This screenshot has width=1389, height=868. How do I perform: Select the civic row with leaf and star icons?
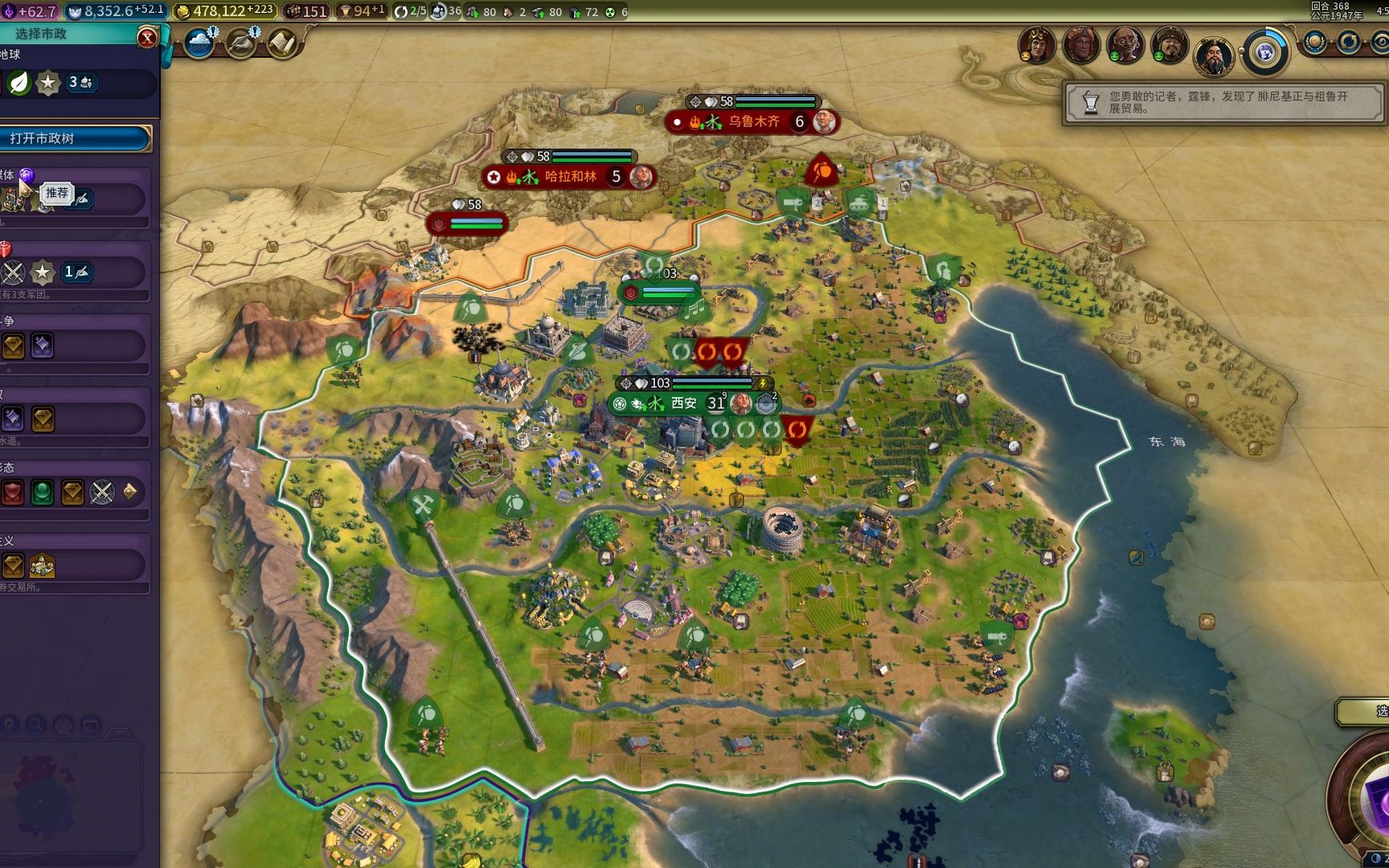[x=76, y=83]
